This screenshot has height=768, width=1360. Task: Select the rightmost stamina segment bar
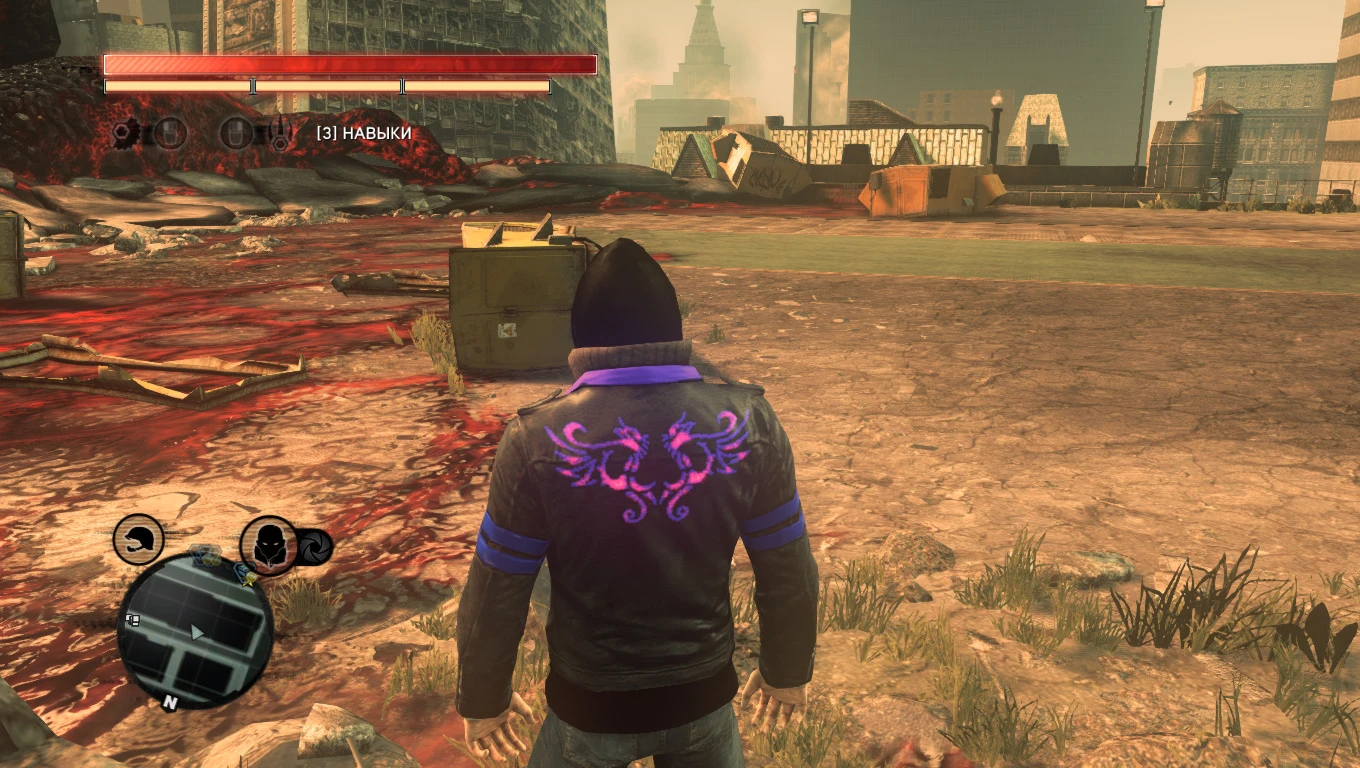477,86
